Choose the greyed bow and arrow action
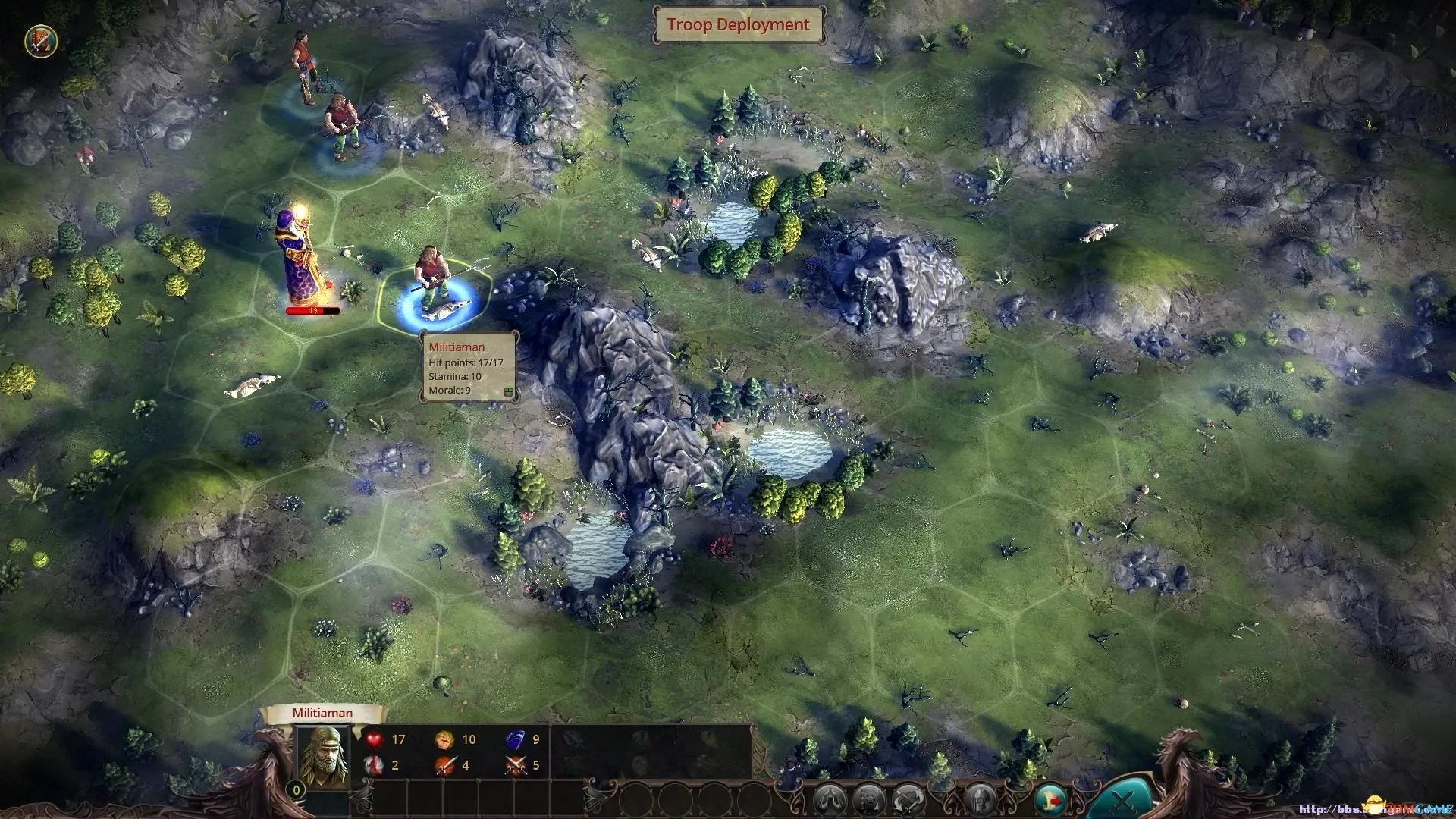The height and width of the screenshot is (819, 1456). [x=908, y=800]
